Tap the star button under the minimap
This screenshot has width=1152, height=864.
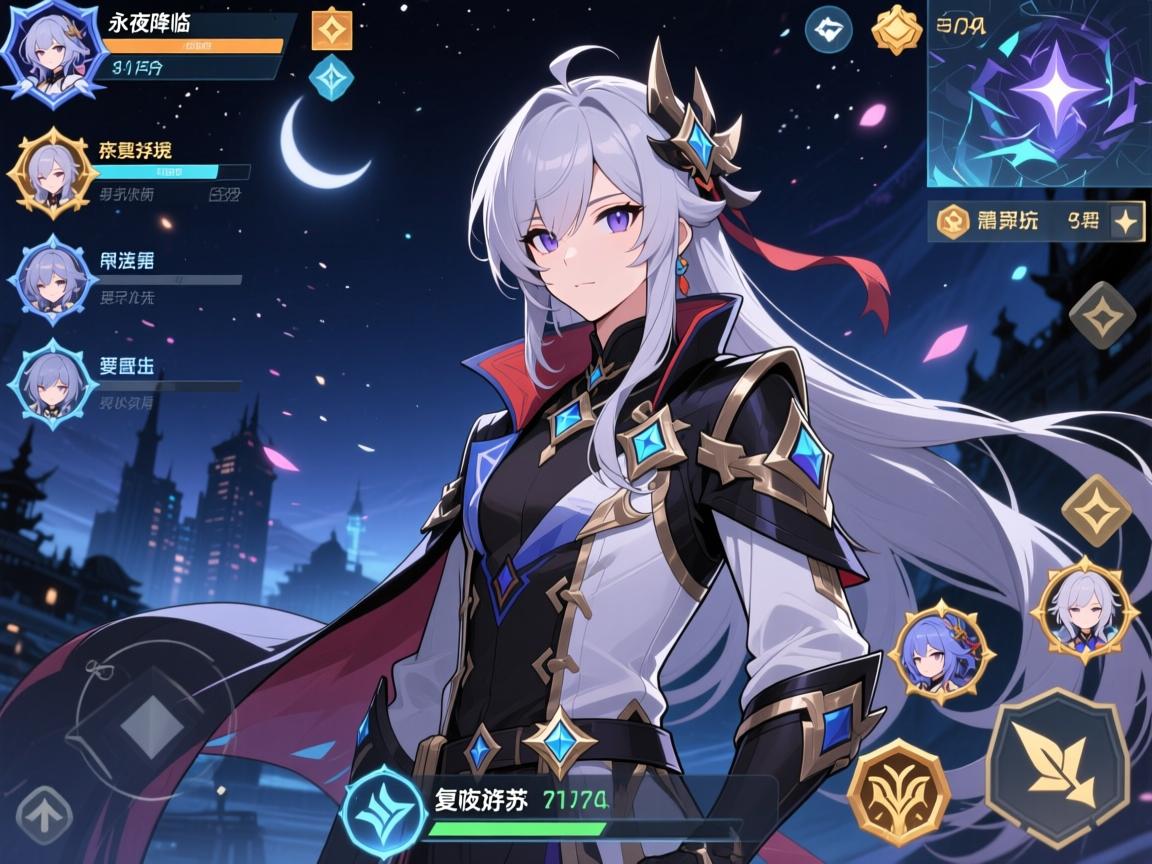(1127, 222)
